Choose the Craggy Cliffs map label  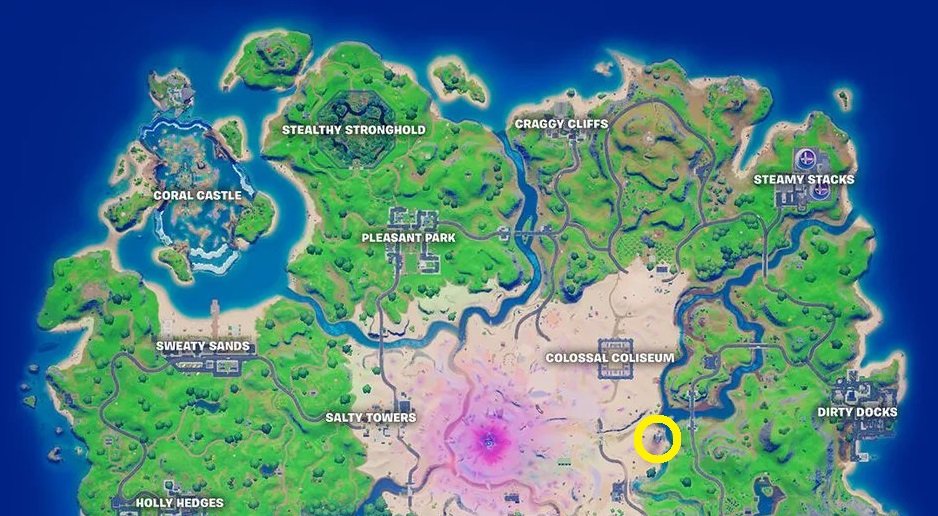[561, 124]
